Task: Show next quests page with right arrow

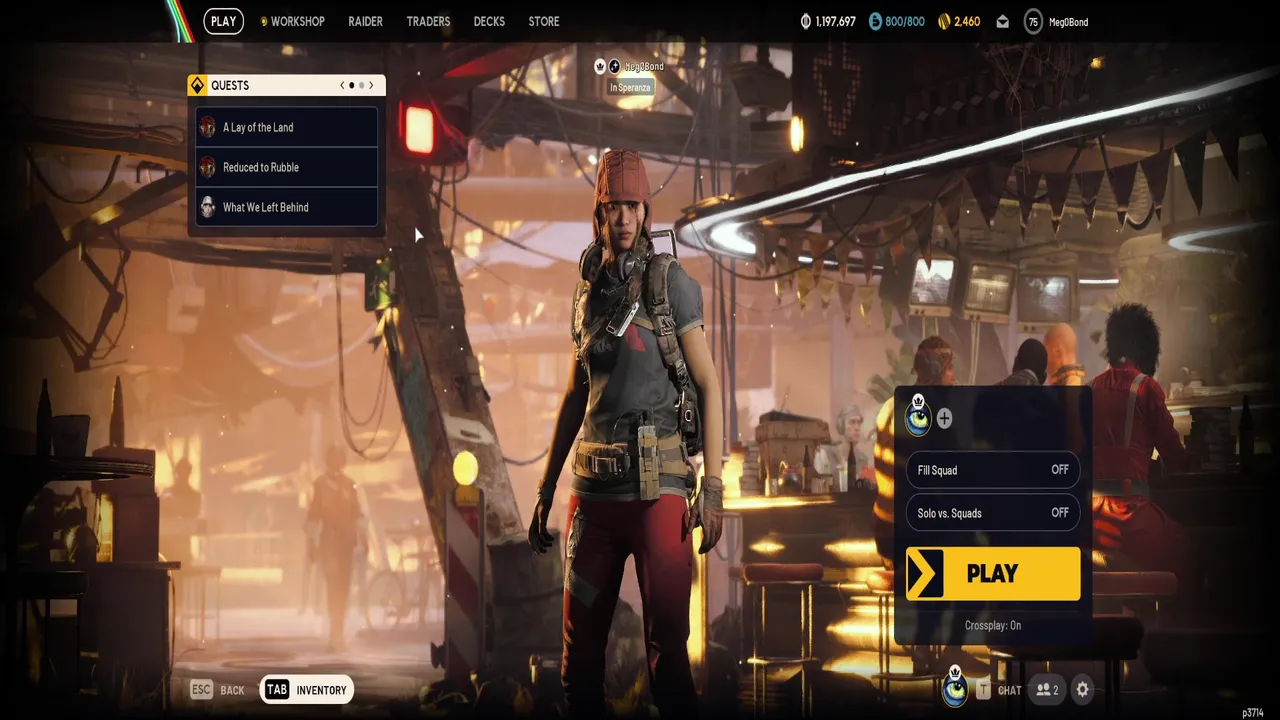Action: [371, 86]
